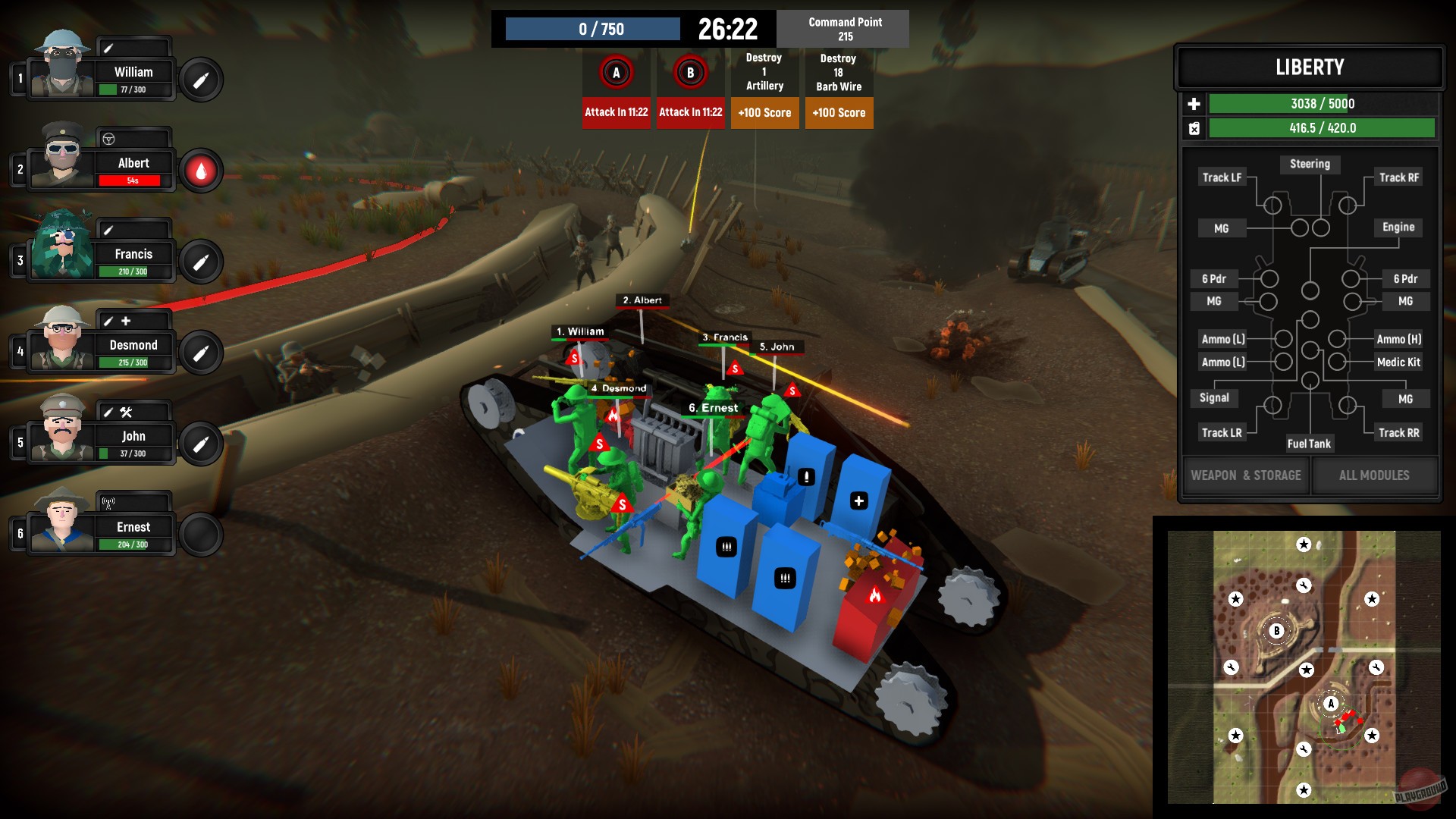Open the Steering module node details

click(1310, 164)
